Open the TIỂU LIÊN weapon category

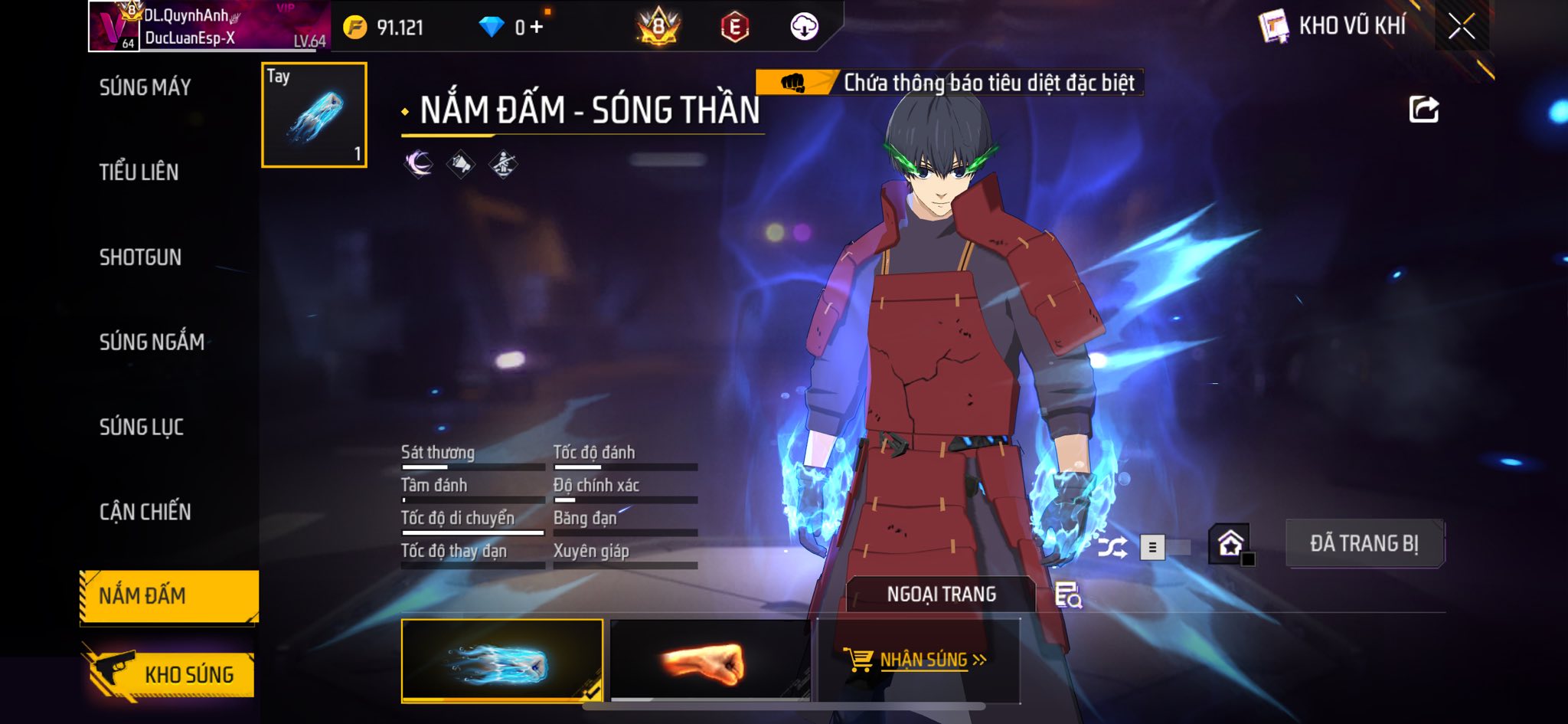[x=139, y=172]
